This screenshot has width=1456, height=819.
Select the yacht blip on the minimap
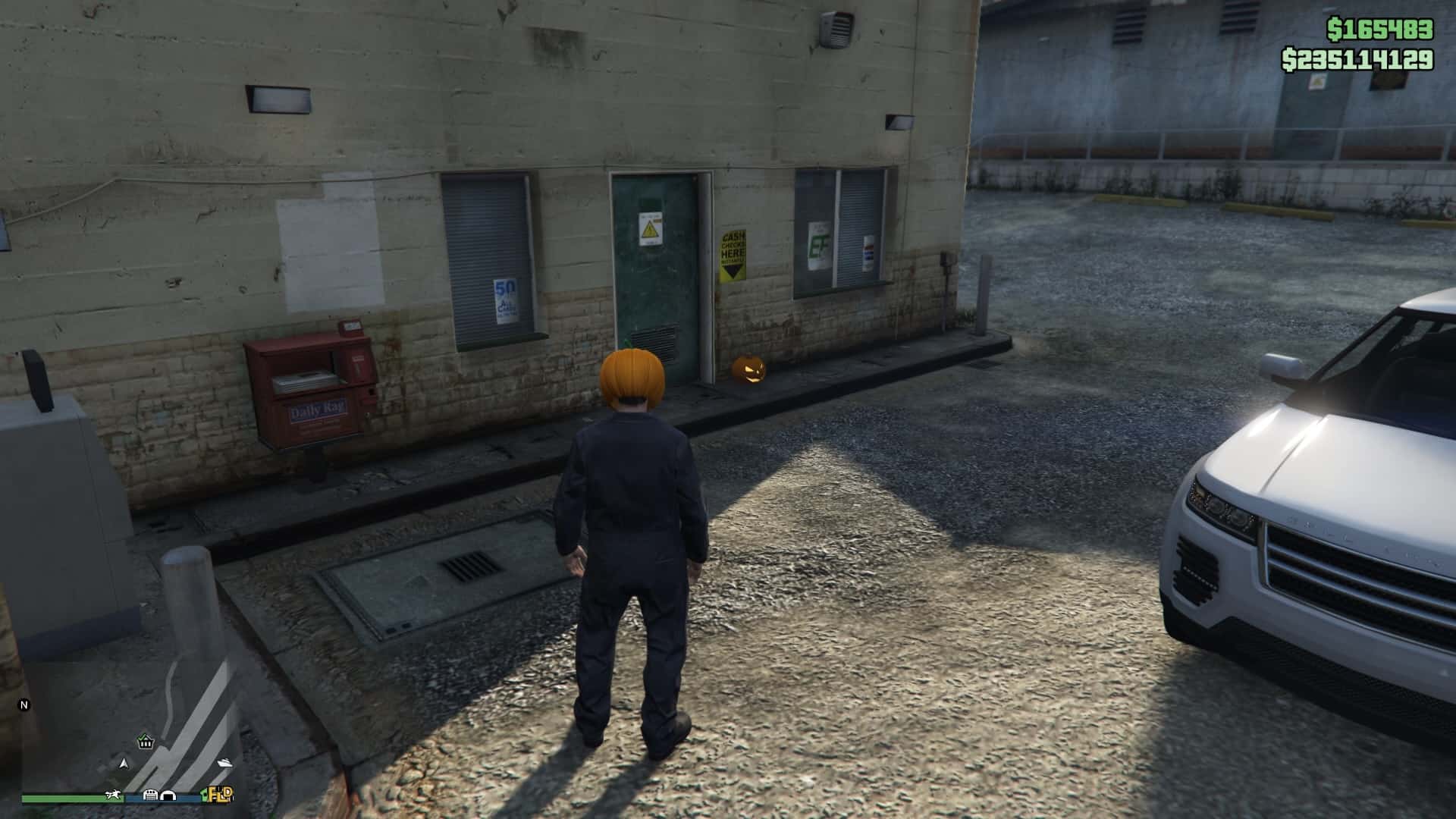pos(225,762)
